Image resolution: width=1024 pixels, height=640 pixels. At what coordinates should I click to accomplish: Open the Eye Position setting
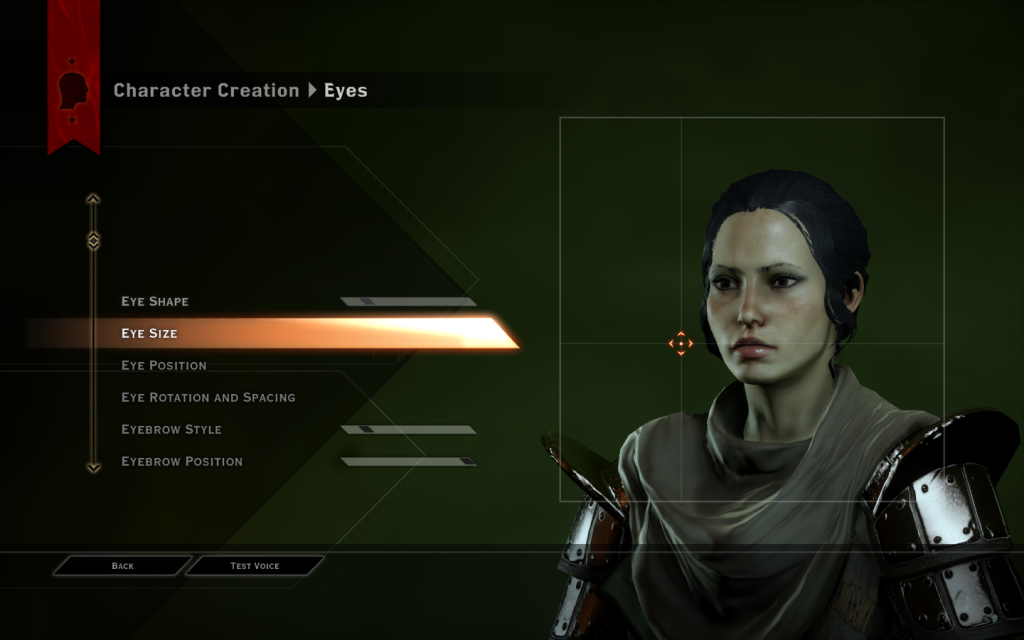click(164, 365)
